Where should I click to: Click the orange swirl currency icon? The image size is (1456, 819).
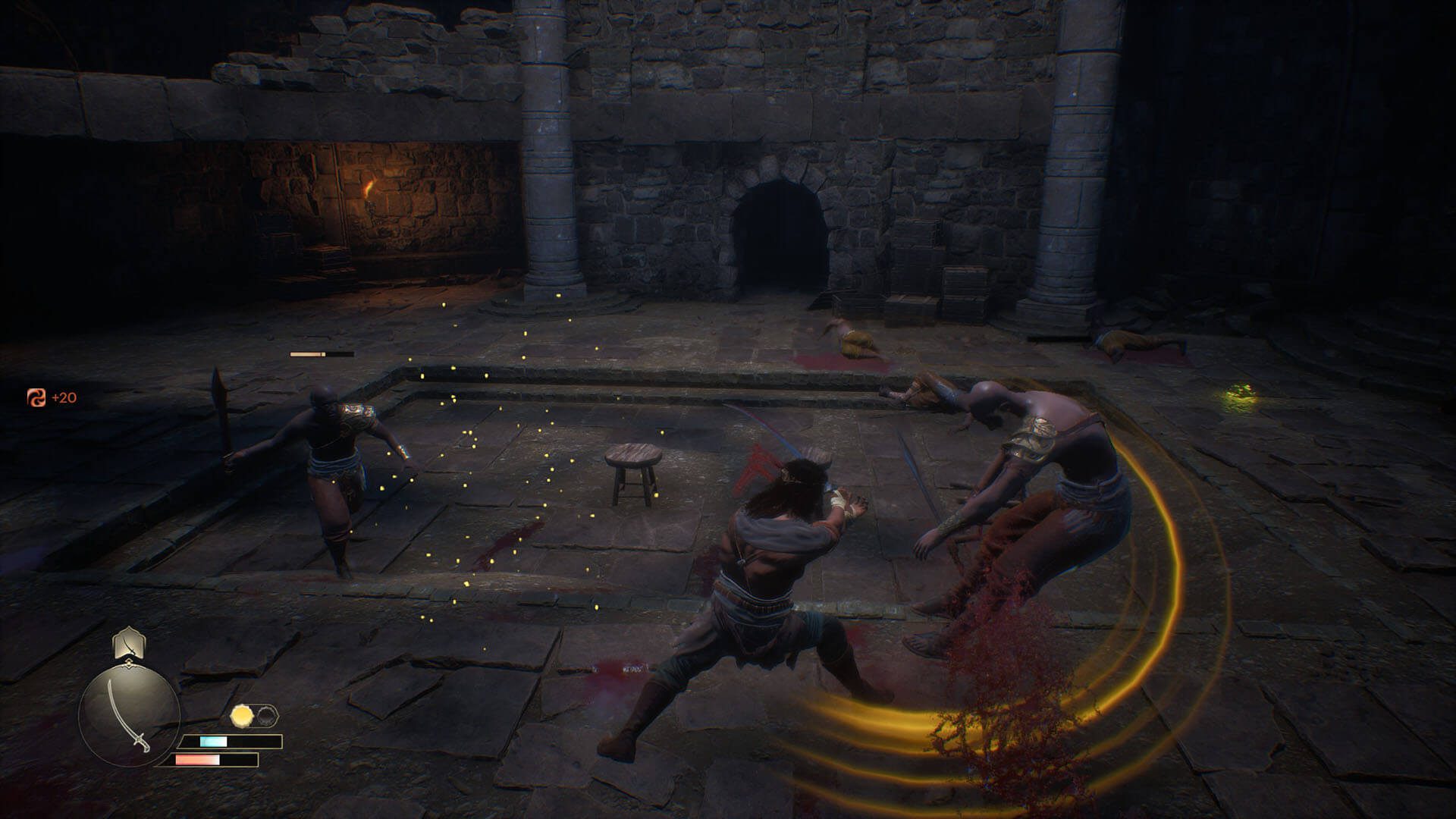coord(36,397)
